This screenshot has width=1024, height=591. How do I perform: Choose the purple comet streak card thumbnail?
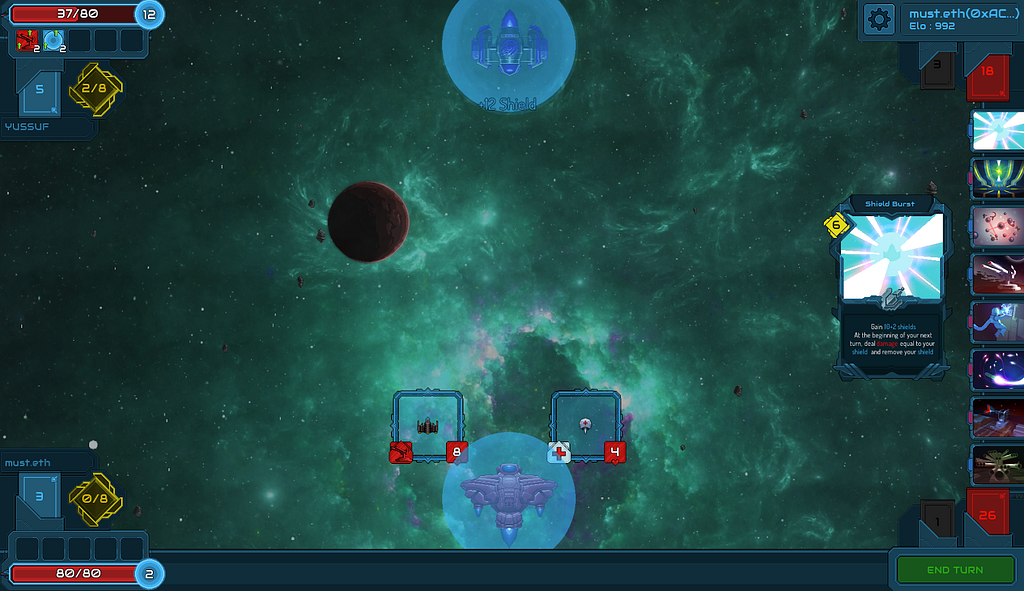point(997,370)
